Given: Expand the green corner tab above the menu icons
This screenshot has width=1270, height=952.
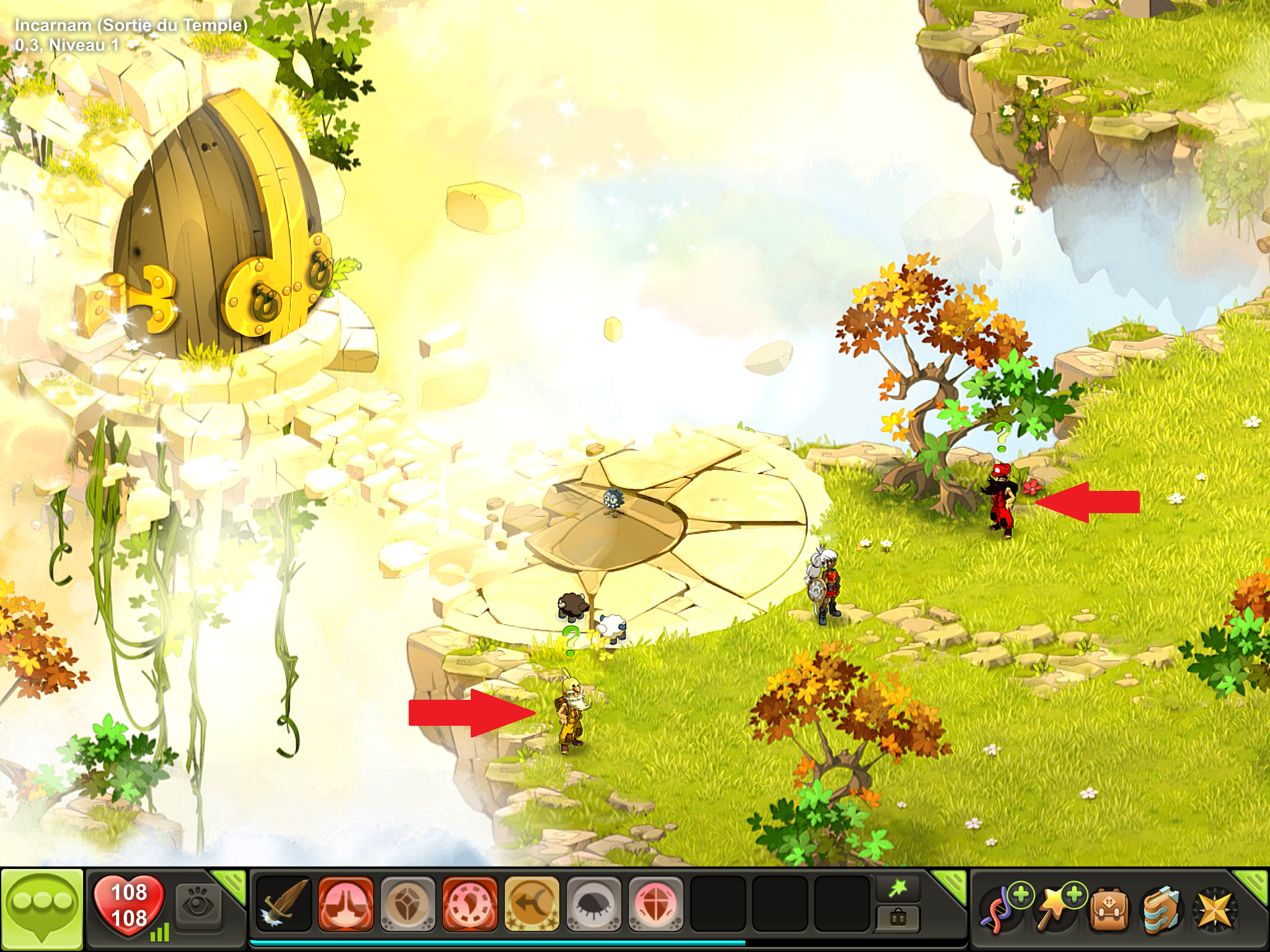Looking at the screenshot, I should [x=1253, y=883].
